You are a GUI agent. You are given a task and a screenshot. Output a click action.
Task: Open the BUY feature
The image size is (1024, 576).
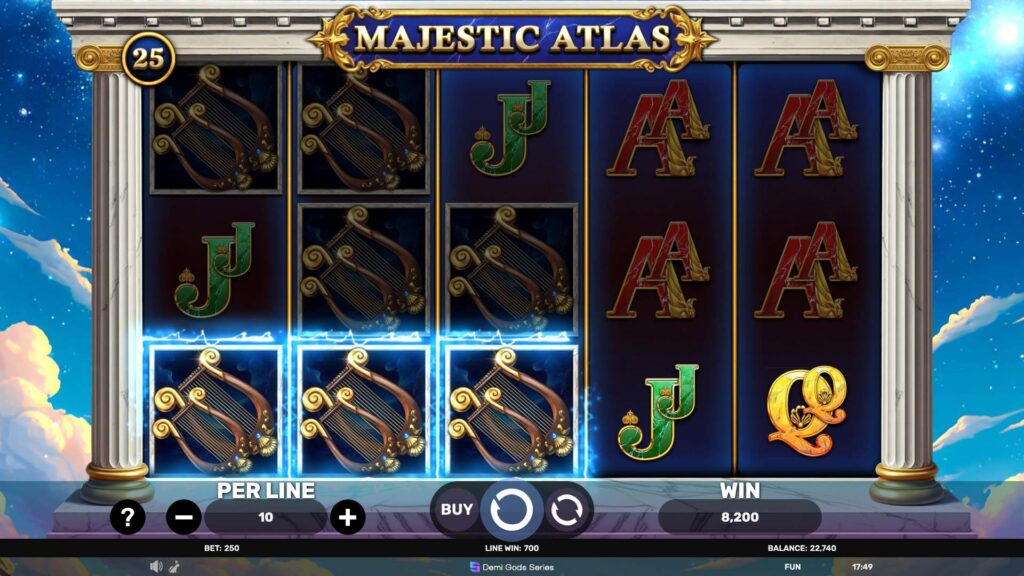click(457, 509)
